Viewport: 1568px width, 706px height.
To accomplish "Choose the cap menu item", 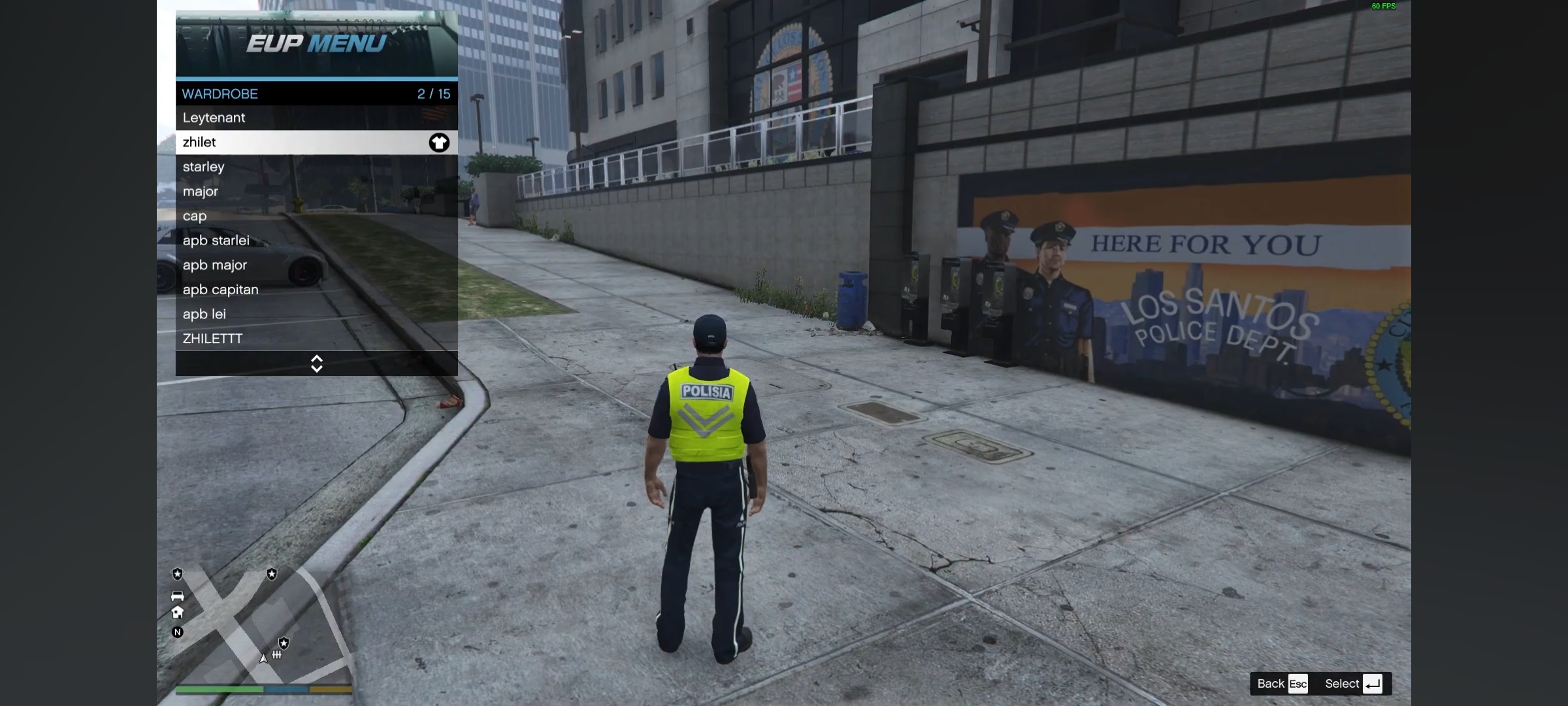I will click(316, 216).
